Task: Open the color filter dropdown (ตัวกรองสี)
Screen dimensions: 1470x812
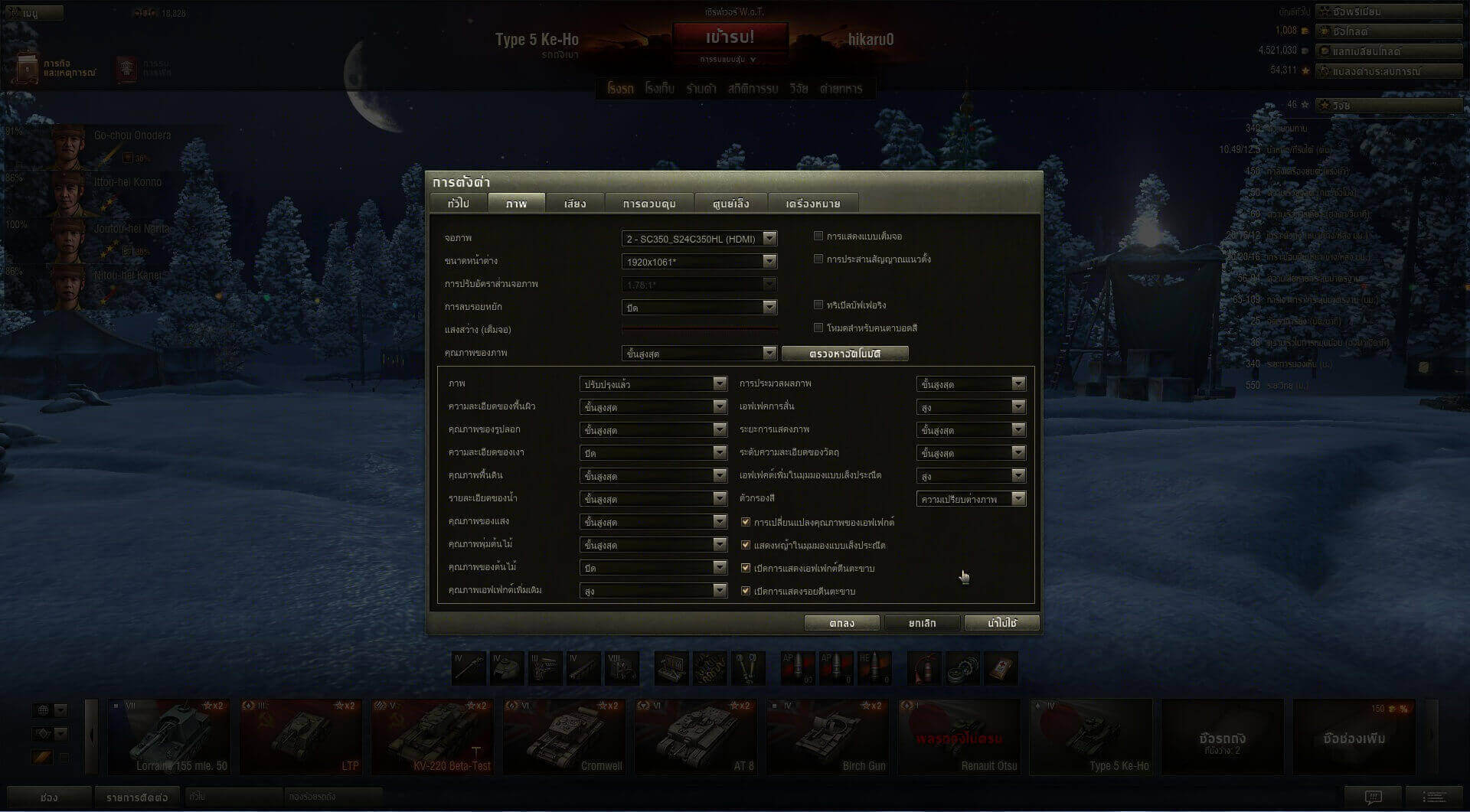Action: pos(970,499)
